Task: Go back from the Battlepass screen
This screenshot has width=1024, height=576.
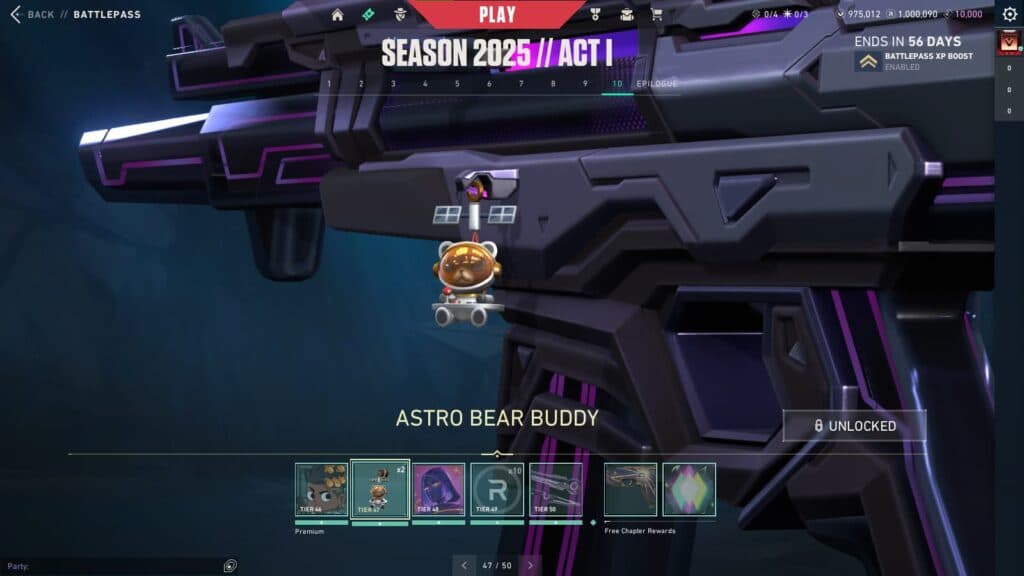Action: tap(32, 15)
